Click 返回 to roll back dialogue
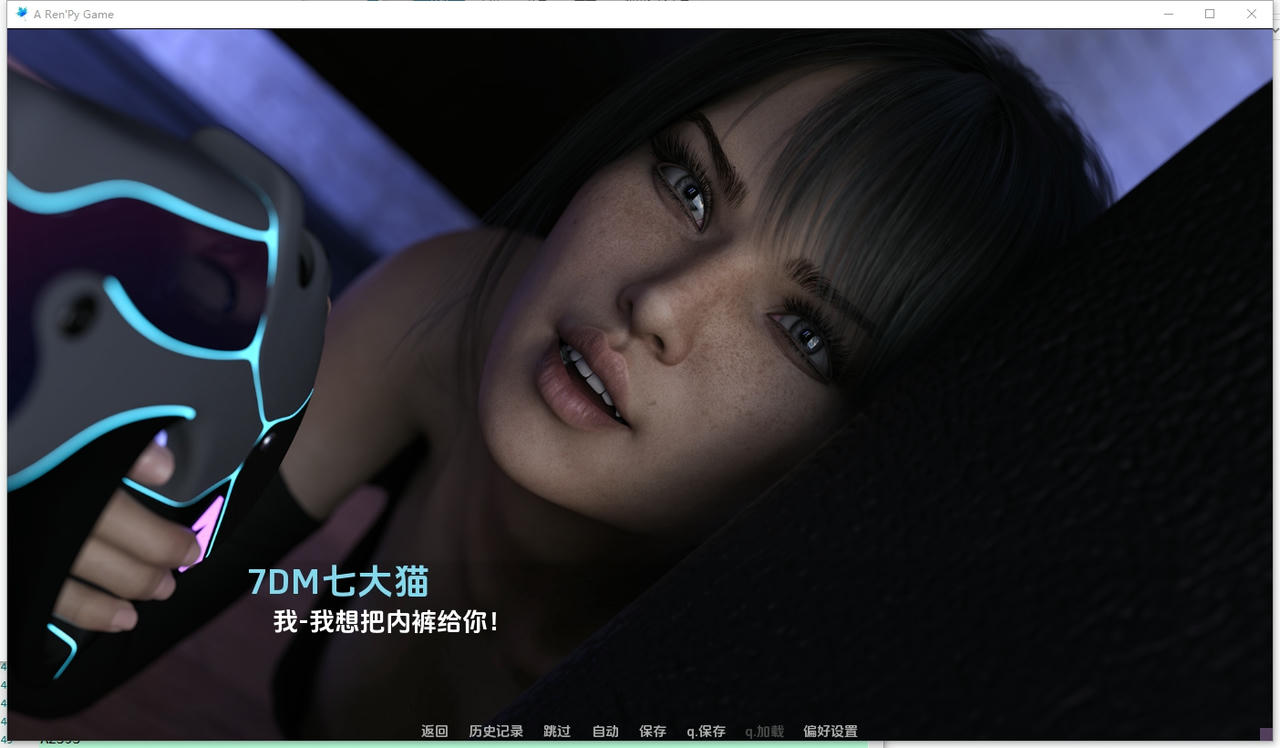 pos(434,731)
